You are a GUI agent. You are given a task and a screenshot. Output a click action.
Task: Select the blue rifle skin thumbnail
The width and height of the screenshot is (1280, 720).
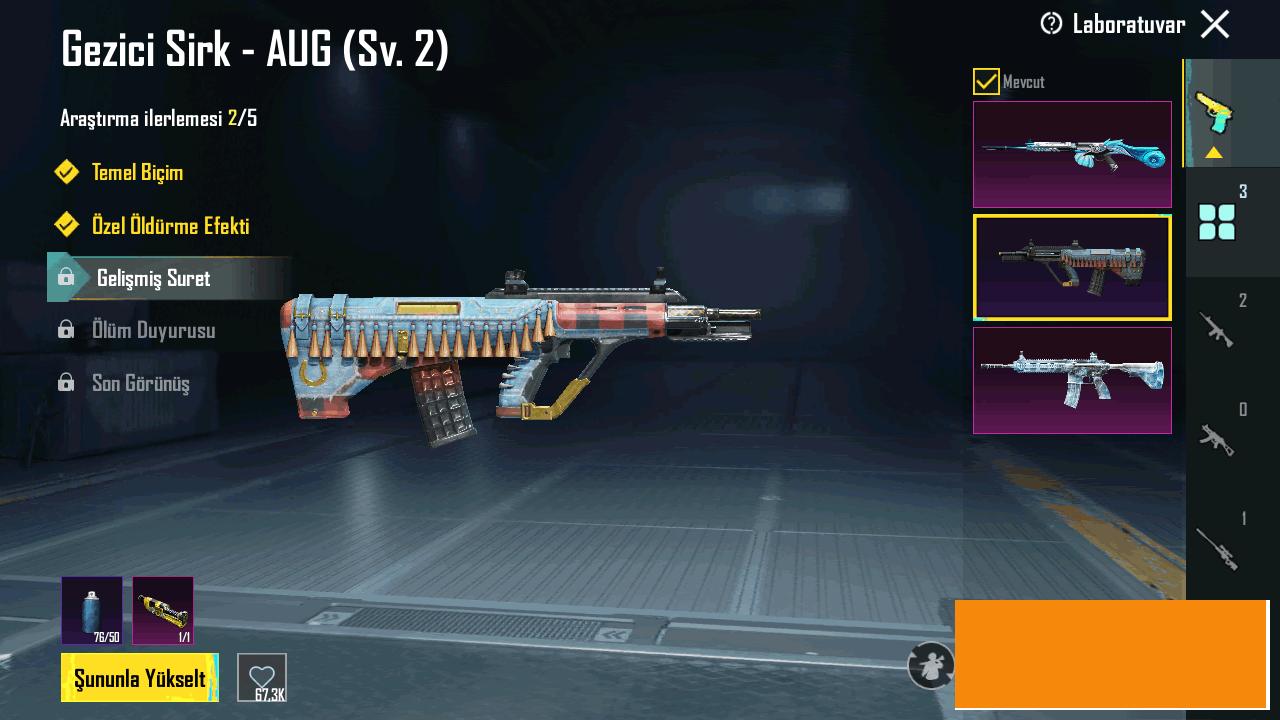(1072, 154)
